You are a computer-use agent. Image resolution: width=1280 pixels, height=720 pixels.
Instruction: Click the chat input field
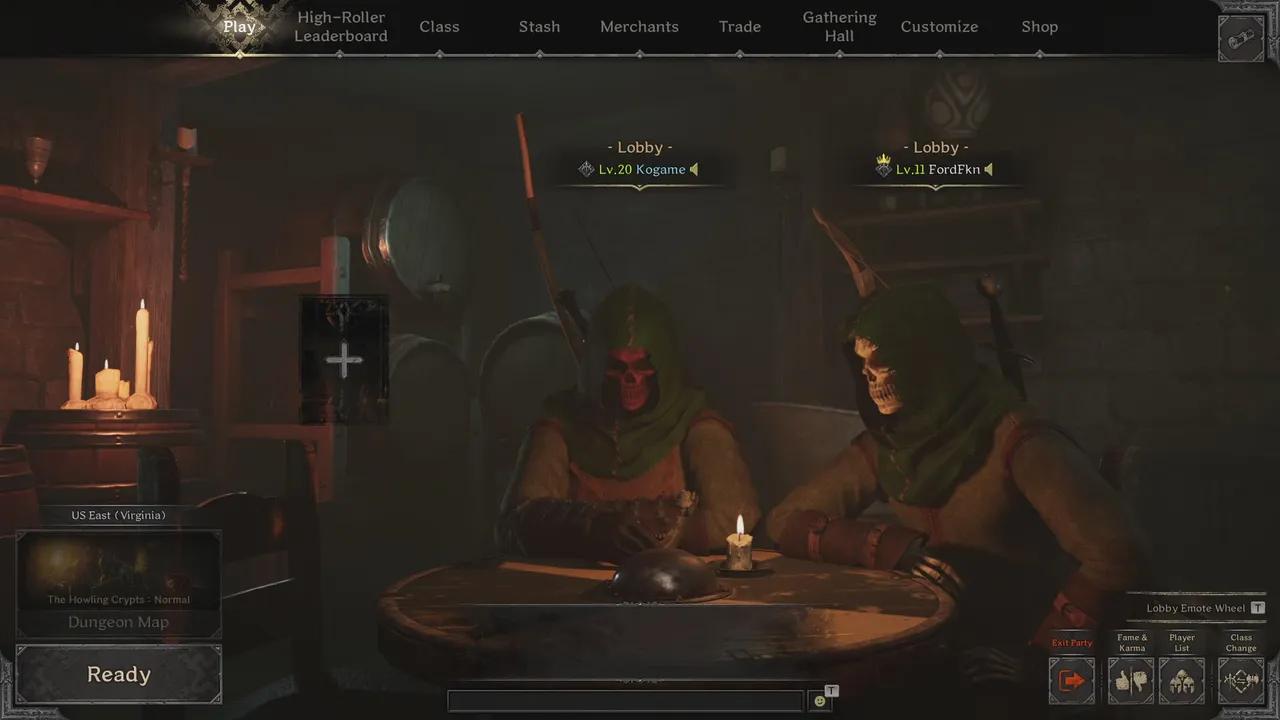tap(625, 700)
